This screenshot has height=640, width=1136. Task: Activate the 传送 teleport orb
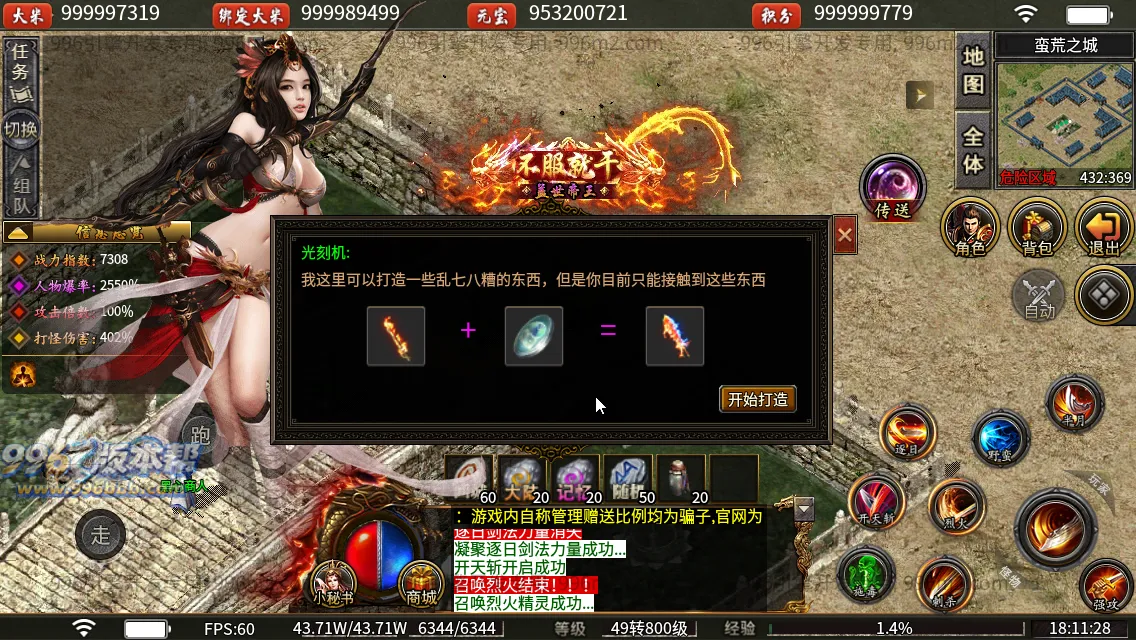[892, 188]
